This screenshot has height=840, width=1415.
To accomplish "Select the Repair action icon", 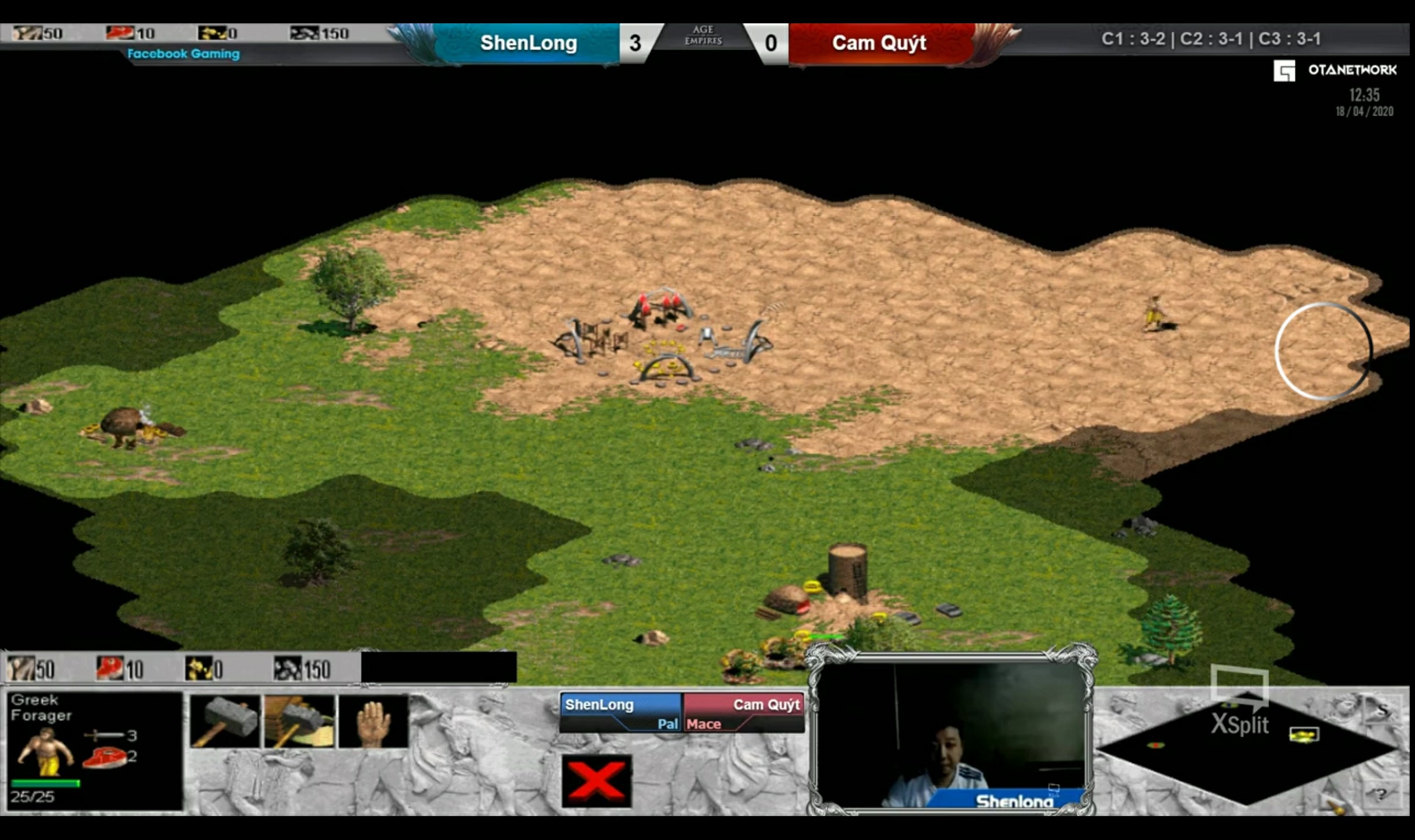I will (x=299, y=722).
